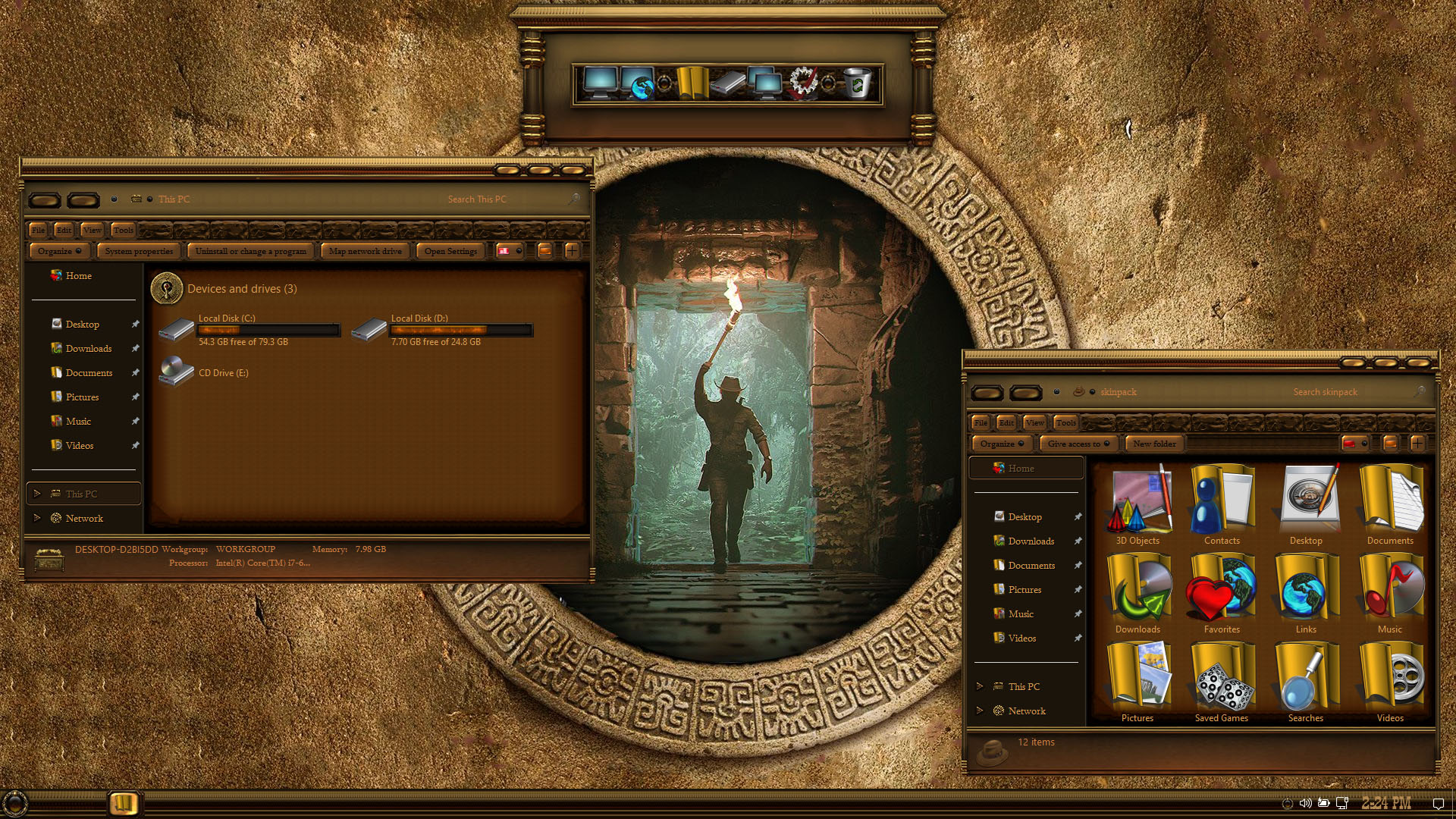Select the 3D Objects folder
The image size is (1456, 819).
[x=1137, y=504]
